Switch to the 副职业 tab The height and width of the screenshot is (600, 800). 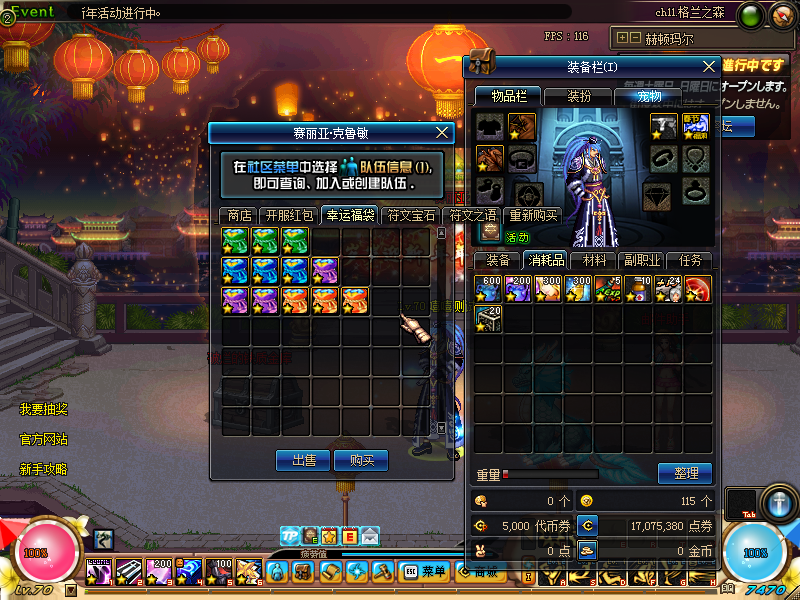(x=642, y=260)
